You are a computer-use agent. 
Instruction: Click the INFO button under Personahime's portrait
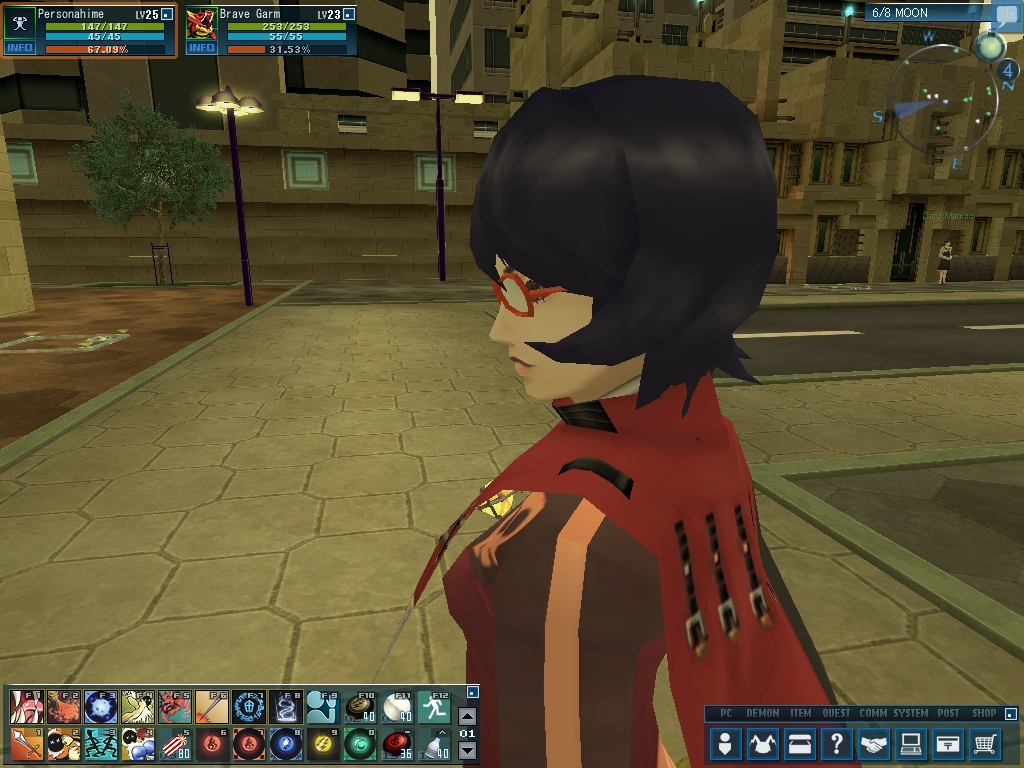click(x=19, y=48)
